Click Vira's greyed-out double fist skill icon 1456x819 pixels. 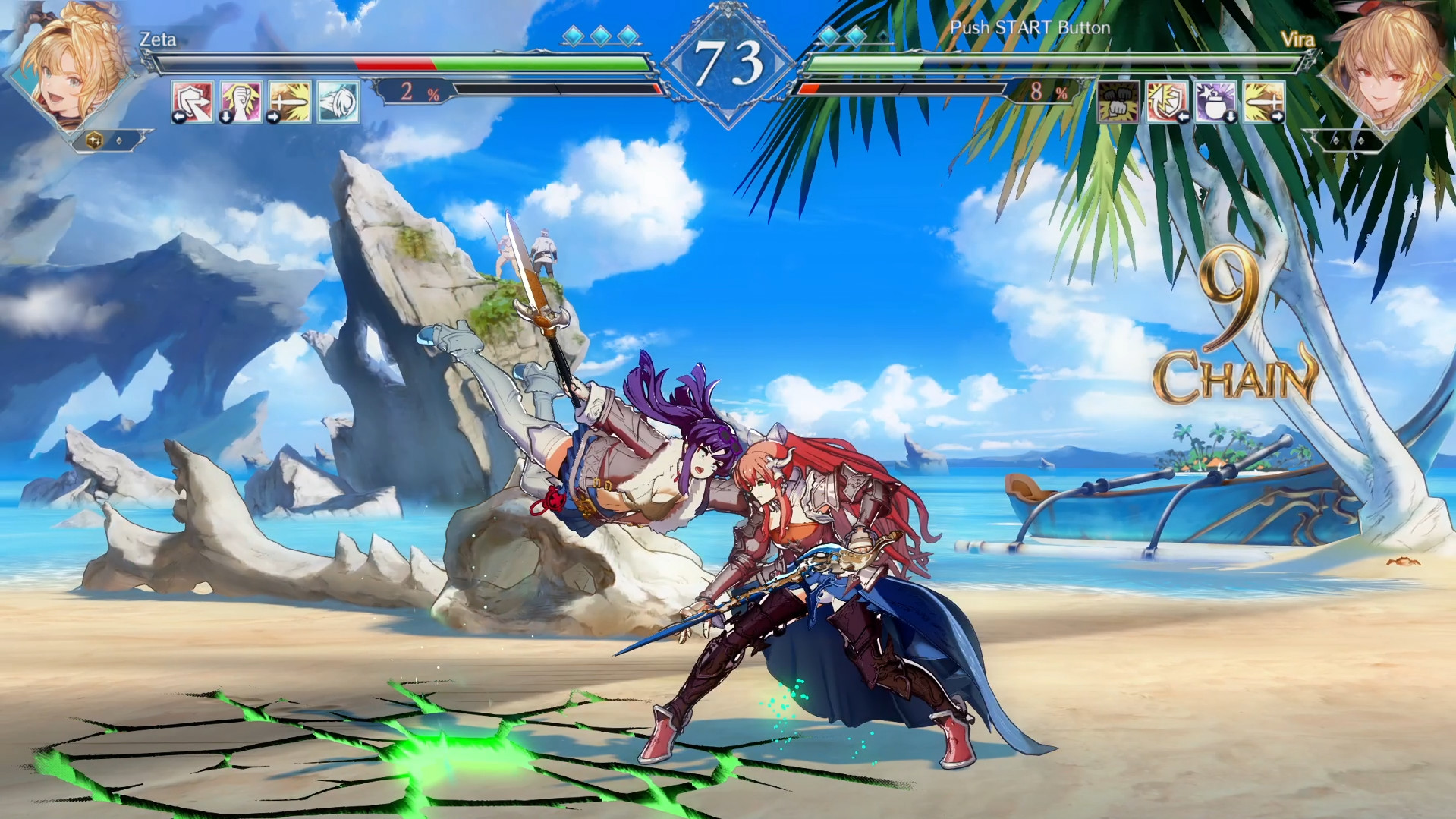[1117, 102]
